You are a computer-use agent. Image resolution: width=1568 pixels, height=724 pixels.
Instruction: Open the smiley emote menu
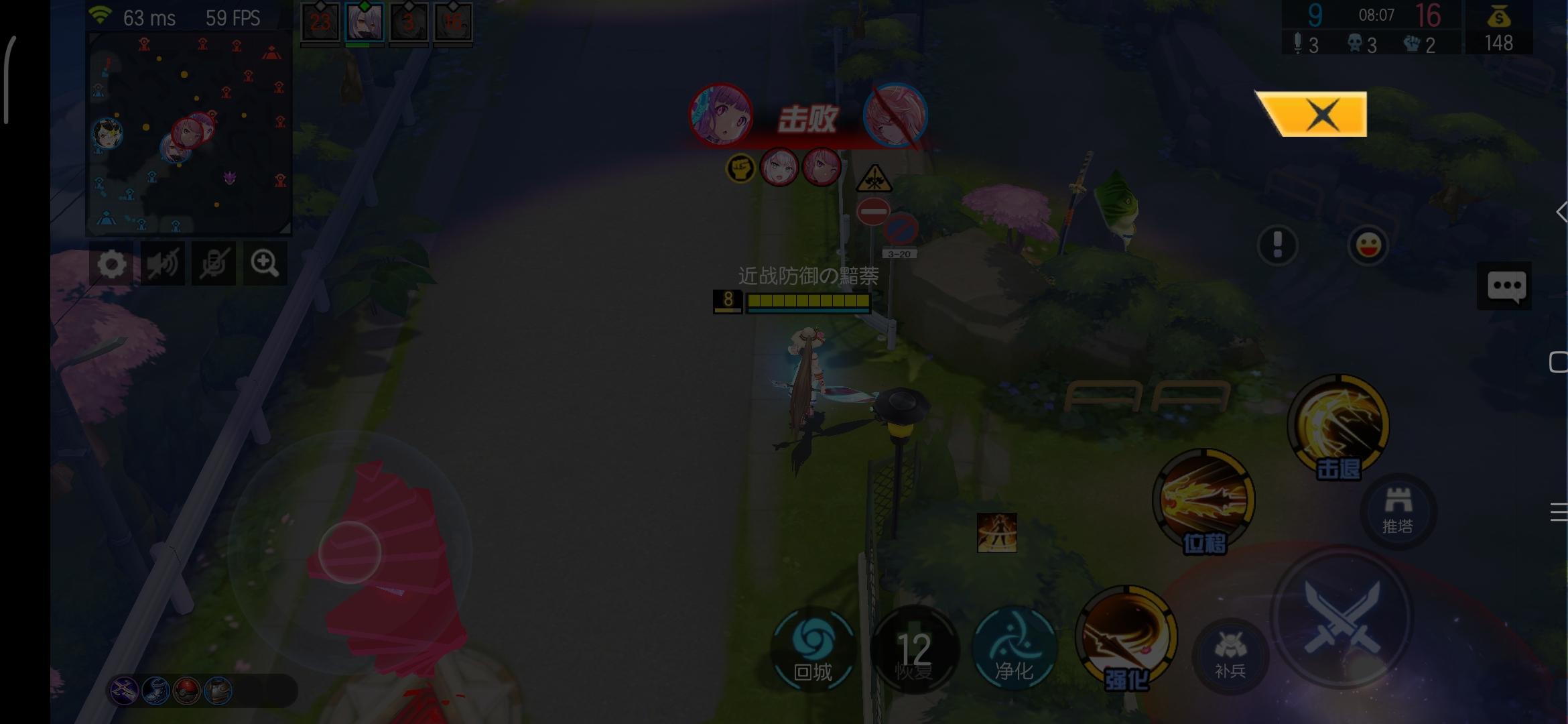point(1367,246)
